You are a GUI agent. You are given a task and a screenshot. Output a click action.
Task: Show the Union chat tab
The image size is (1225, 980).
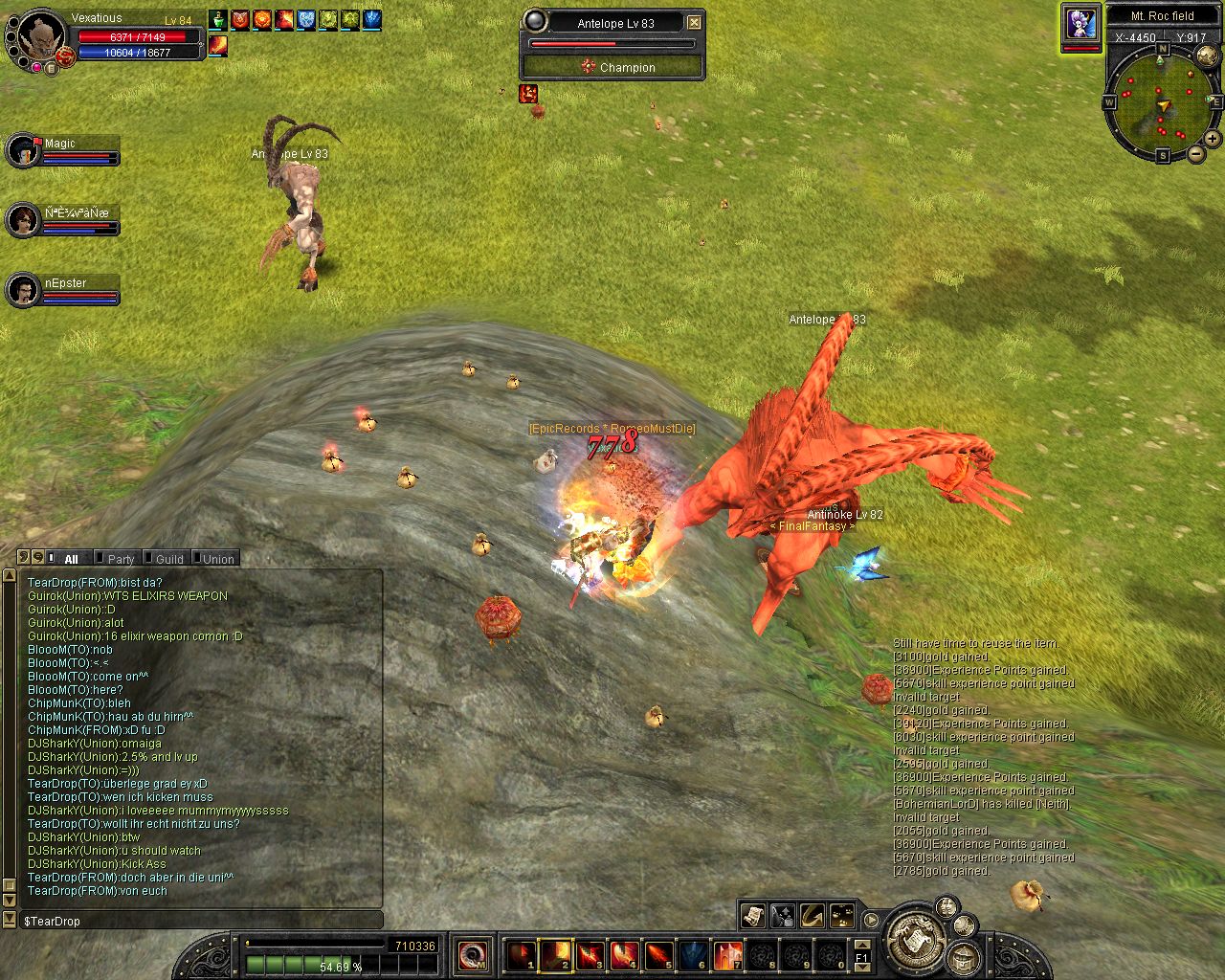pos(217,559)
